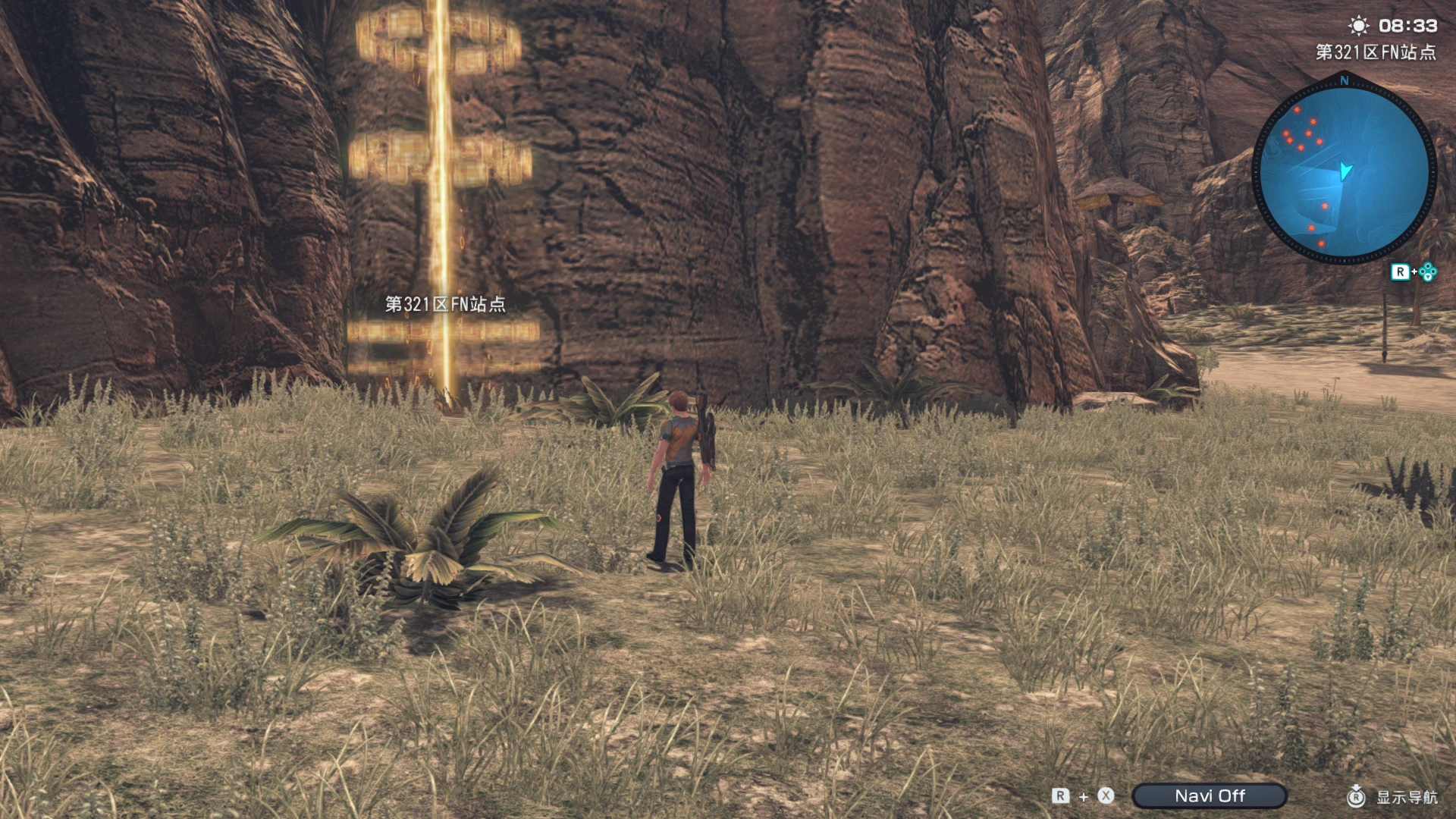Click the sun weather icon beside clock
Screen dimensions: 1456x819
[1358, 26]
